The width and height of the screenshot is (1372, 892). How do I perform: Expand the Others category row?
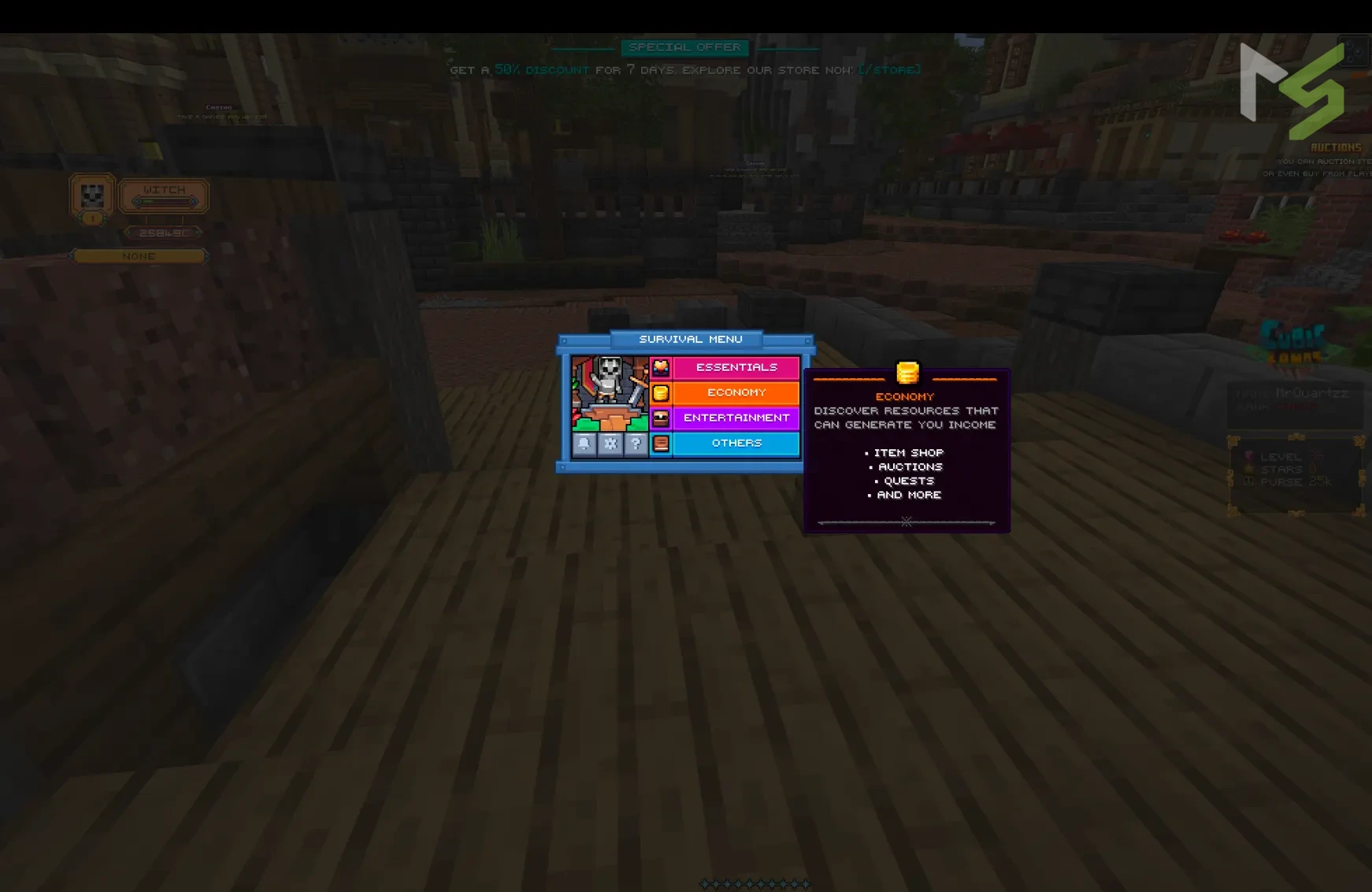pyautogui.click(x=736, y=443)
